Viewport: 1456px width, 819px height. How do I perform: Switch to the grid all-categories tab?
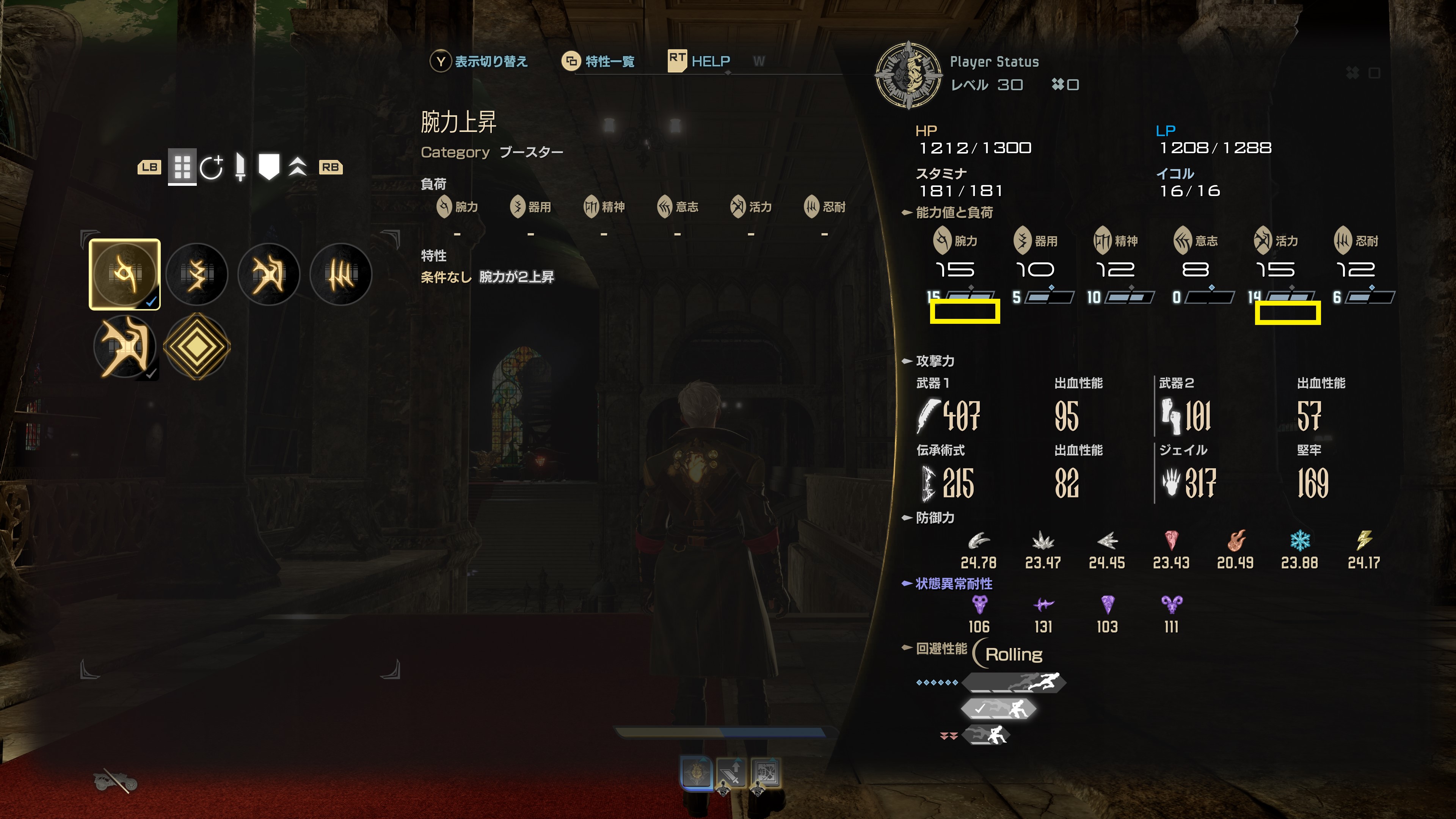pyautogui.click(x=182, y=167)
